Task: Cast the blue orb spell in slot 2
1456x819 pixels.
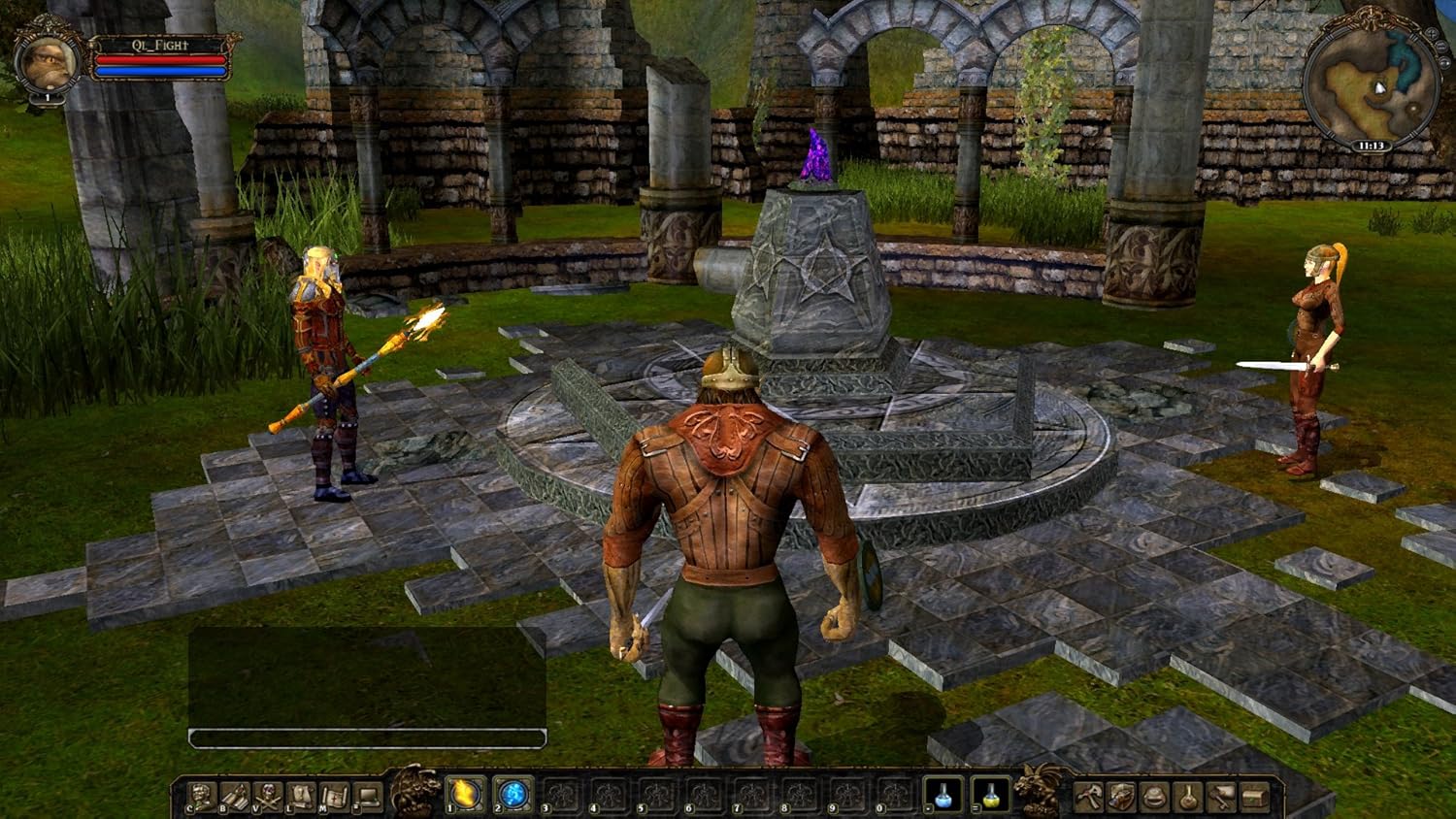Action: 512,795
